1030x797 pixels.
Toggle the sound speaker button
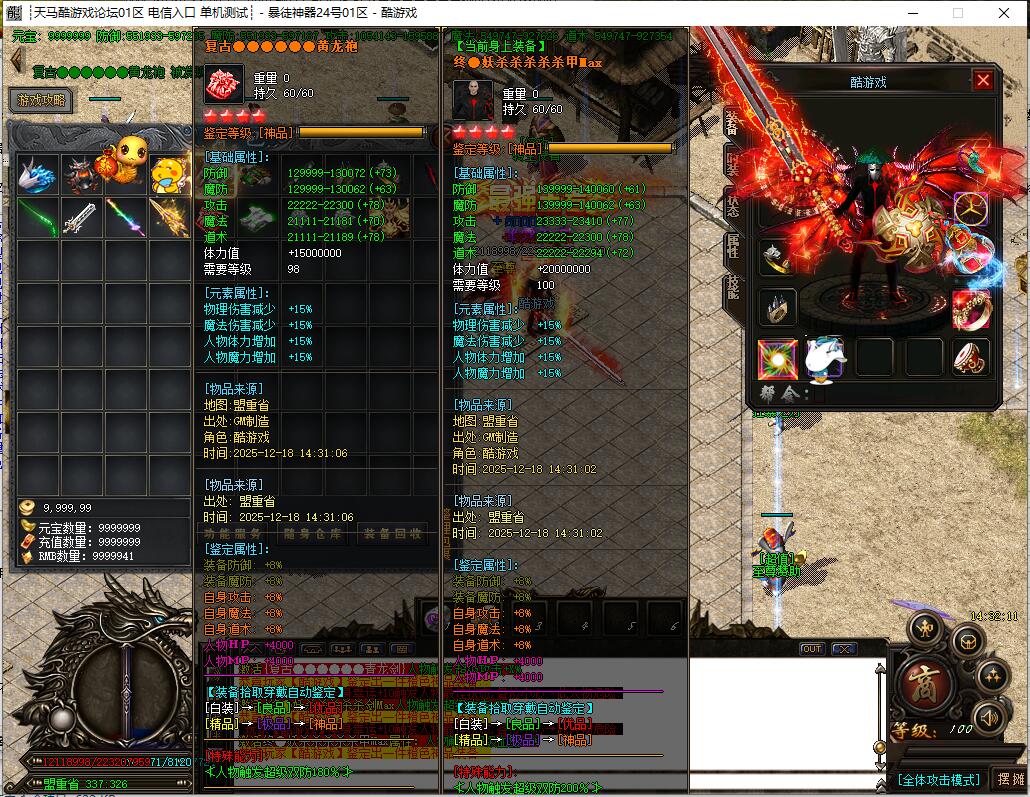[x=989, y=716]
